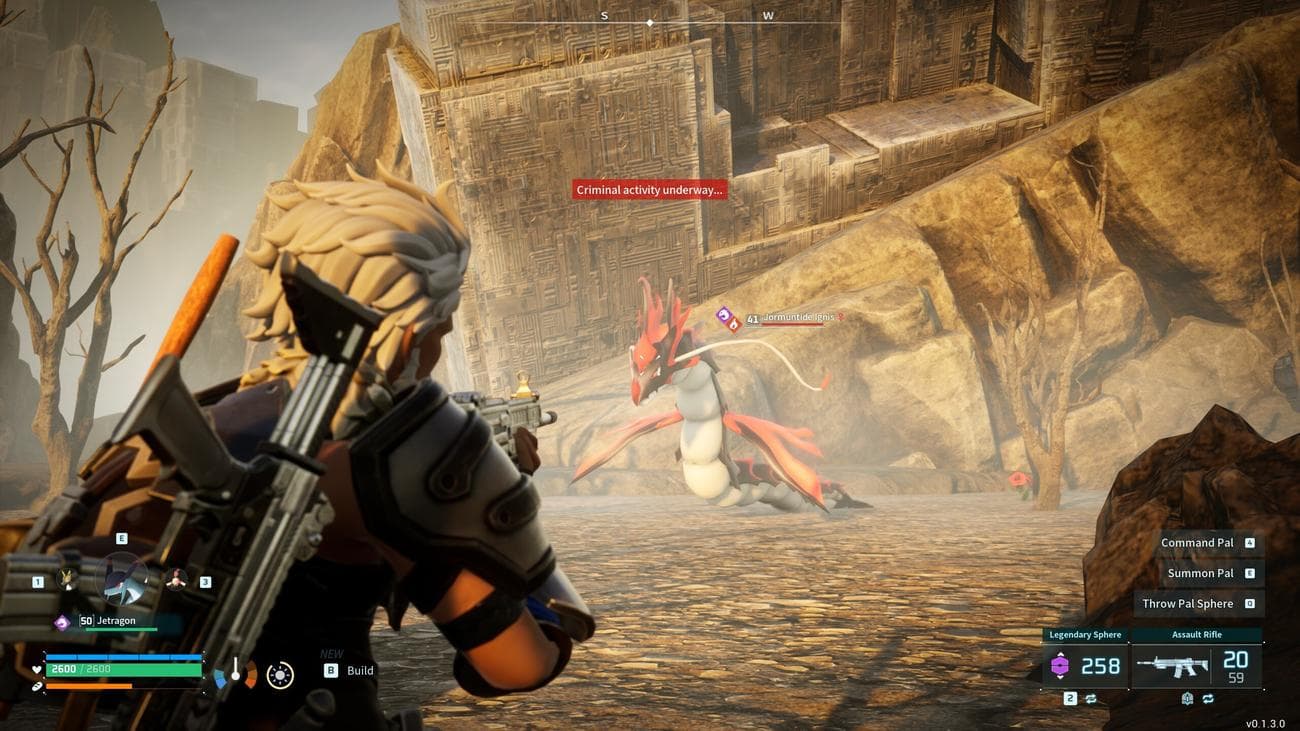Click the compass strip heading marker

(x=650, y=22)
